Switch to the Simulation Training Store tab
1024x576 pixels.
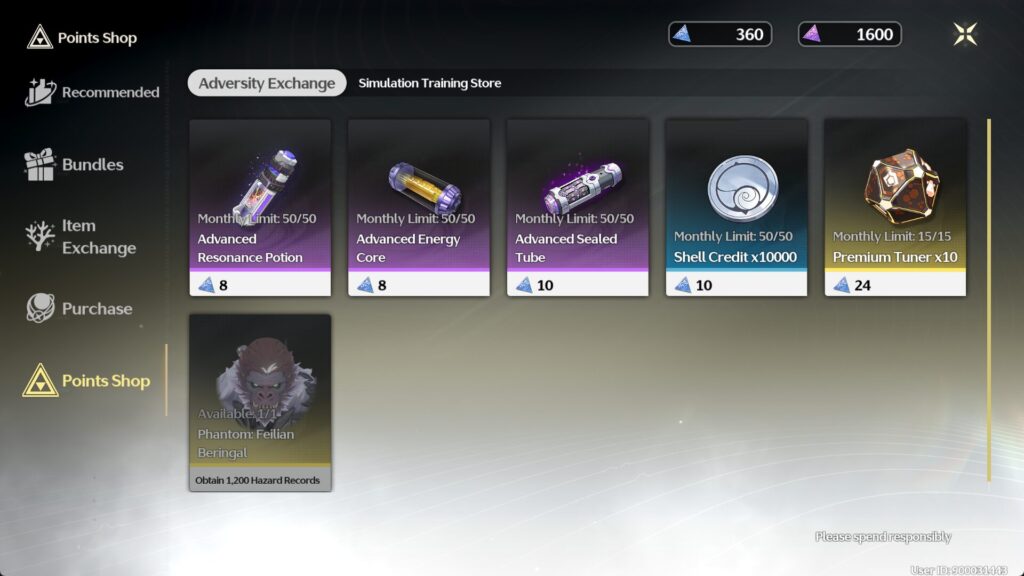(x=430, y=83)
